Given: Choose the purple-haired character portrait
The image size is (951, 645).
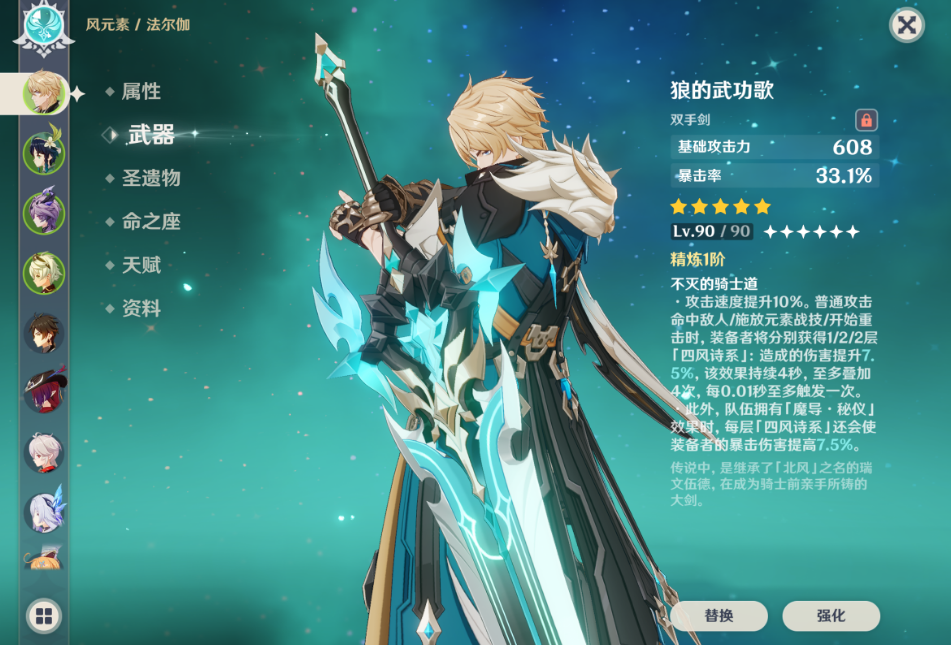Looking at the screenshot, I should 44,213.
